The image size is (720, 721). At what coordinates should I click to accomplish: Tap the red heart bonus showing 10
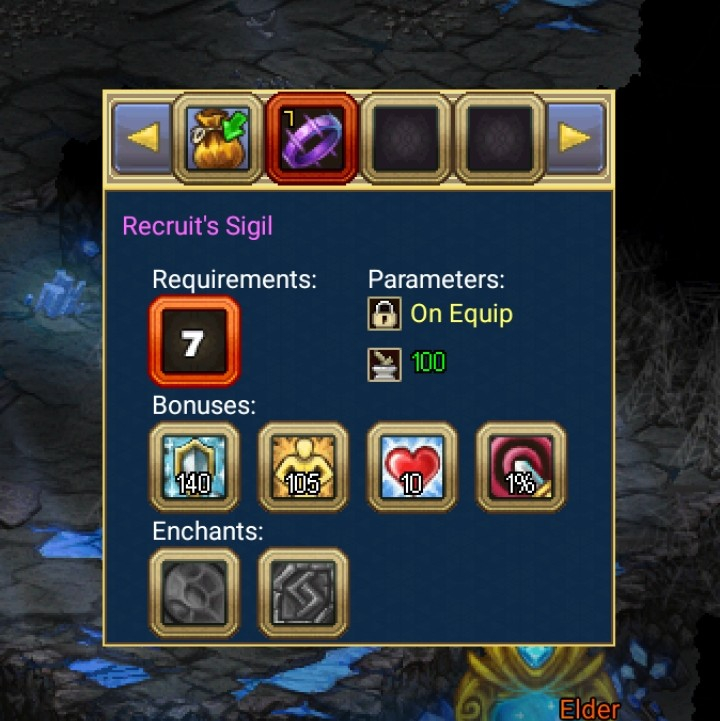412,466
